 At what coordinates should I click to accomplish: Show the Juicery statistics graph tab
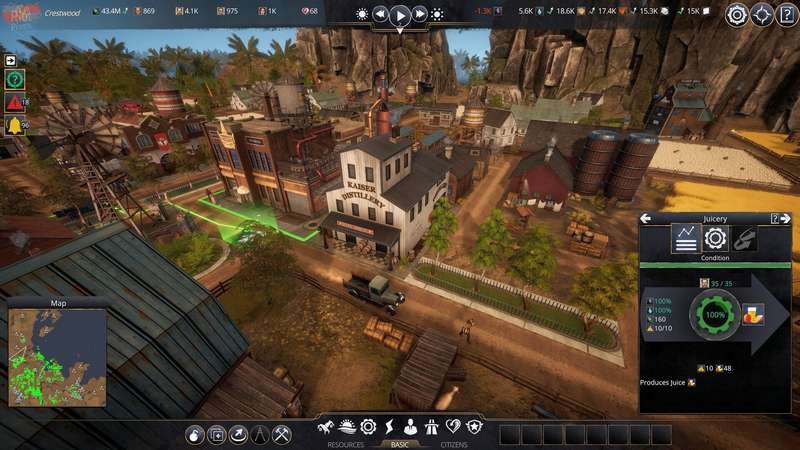pos(685,239)
